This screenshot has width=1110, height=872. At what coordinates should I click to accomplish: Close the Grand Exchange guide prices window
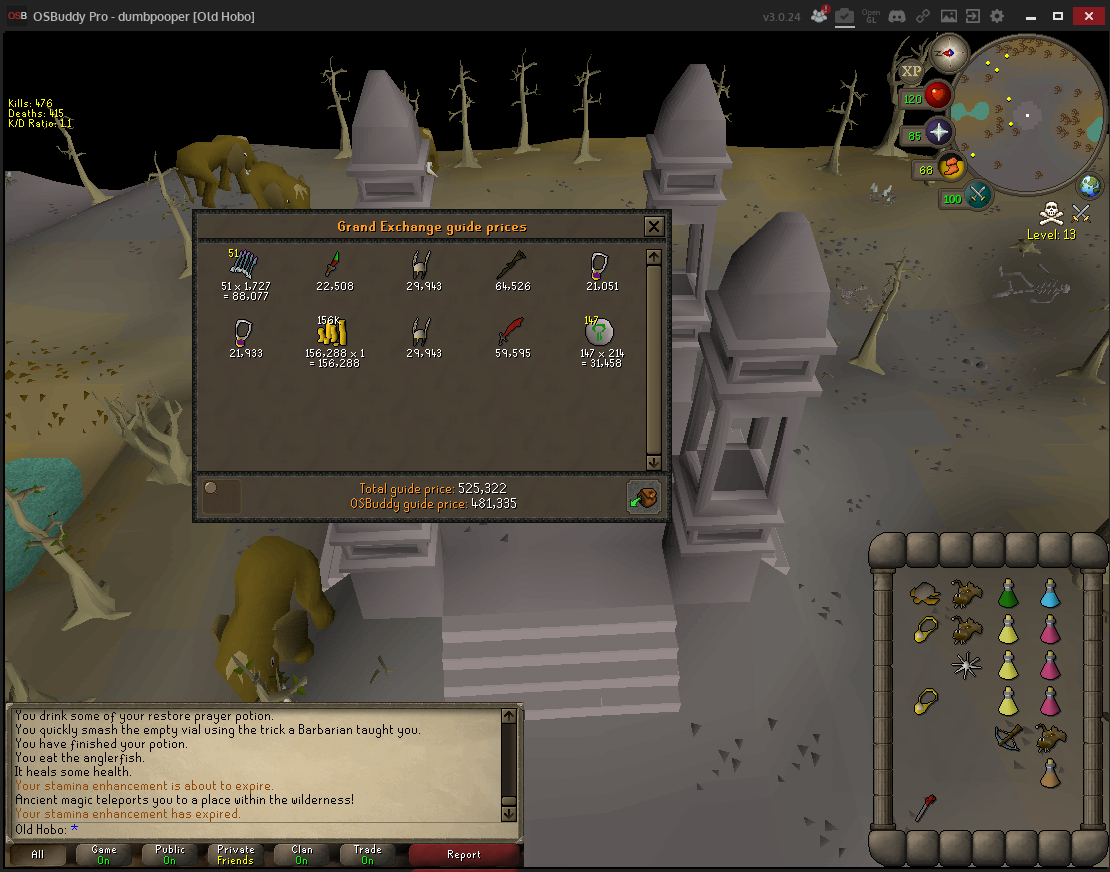coord(653,226)
